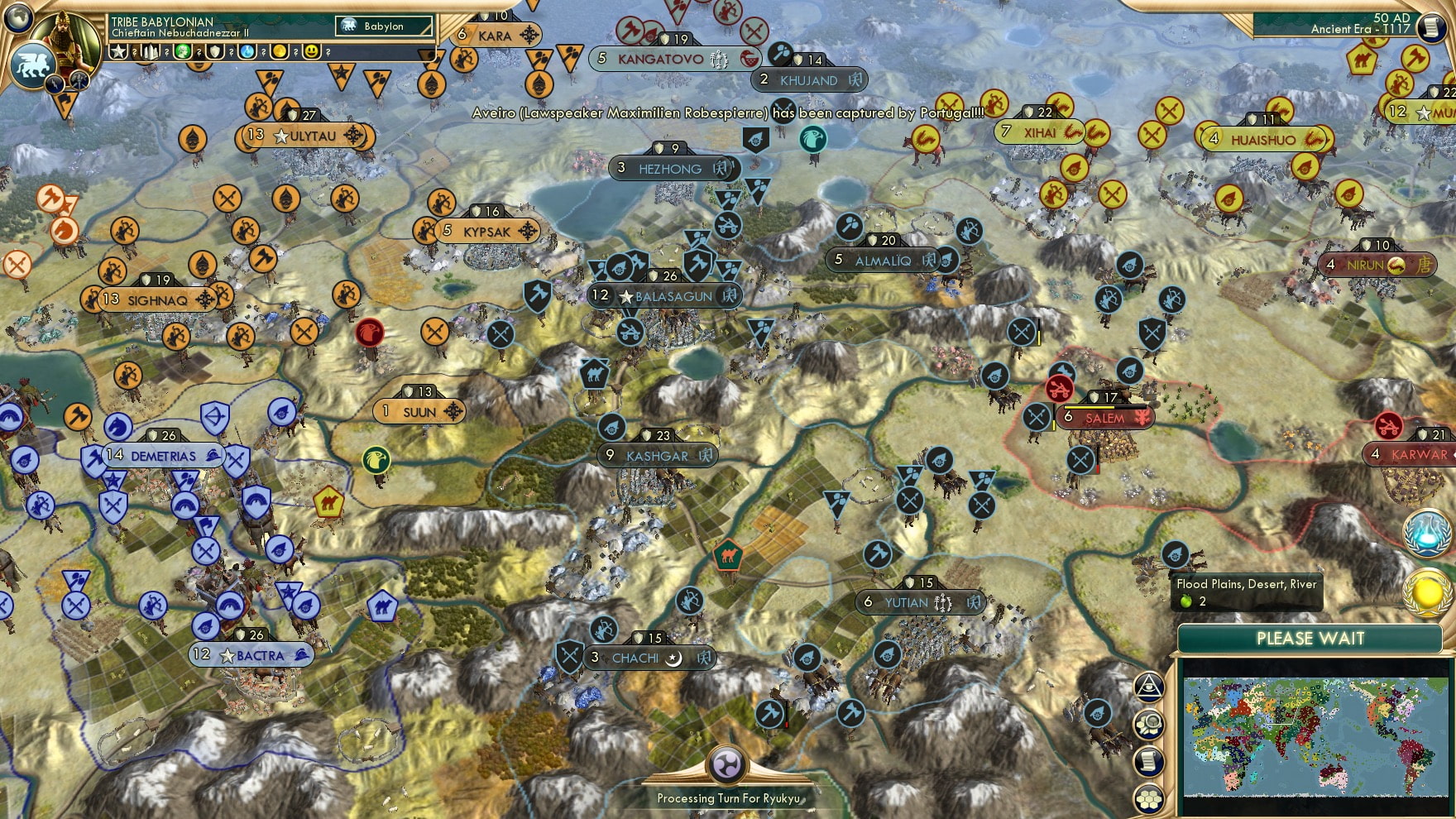Image resolution: width=1456 pixels, height=819 pixels.
Task: Toggle the hex grid overlay
Action: [x=1150, y=796]
